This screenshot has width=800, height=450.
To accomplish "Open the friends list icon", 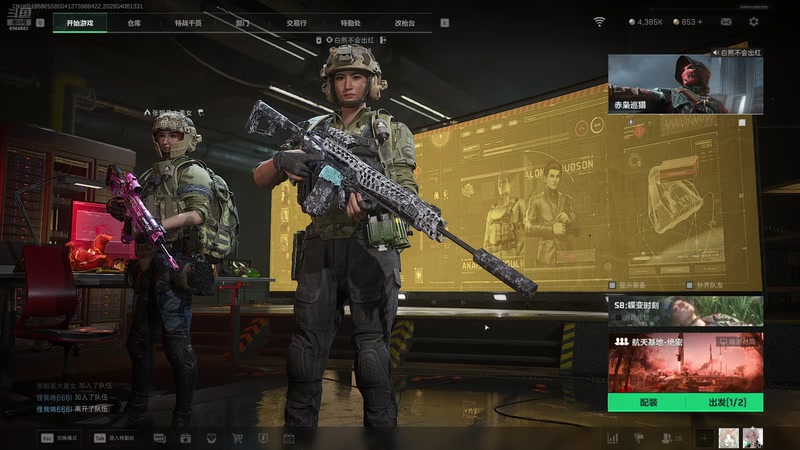I will 667,438.
